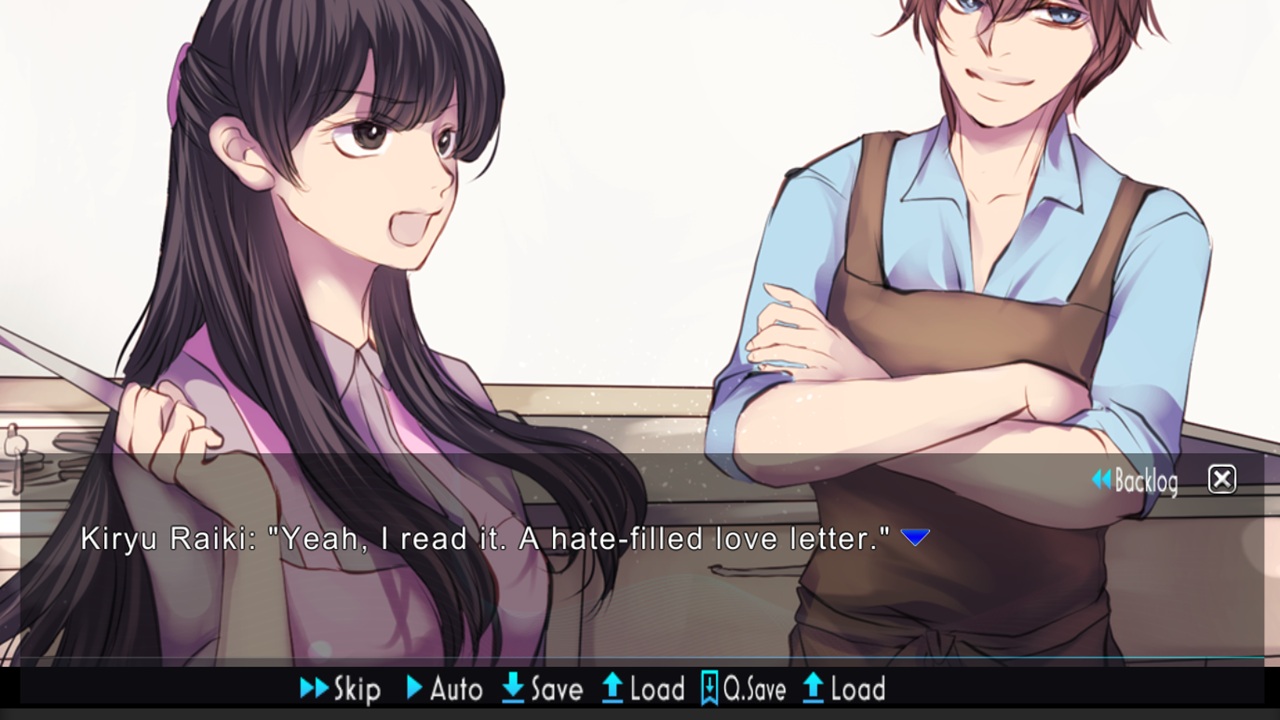The image size is (1280, 720).
Task: Click the Save down-arrow icon
Action: [x=513, y=689]
